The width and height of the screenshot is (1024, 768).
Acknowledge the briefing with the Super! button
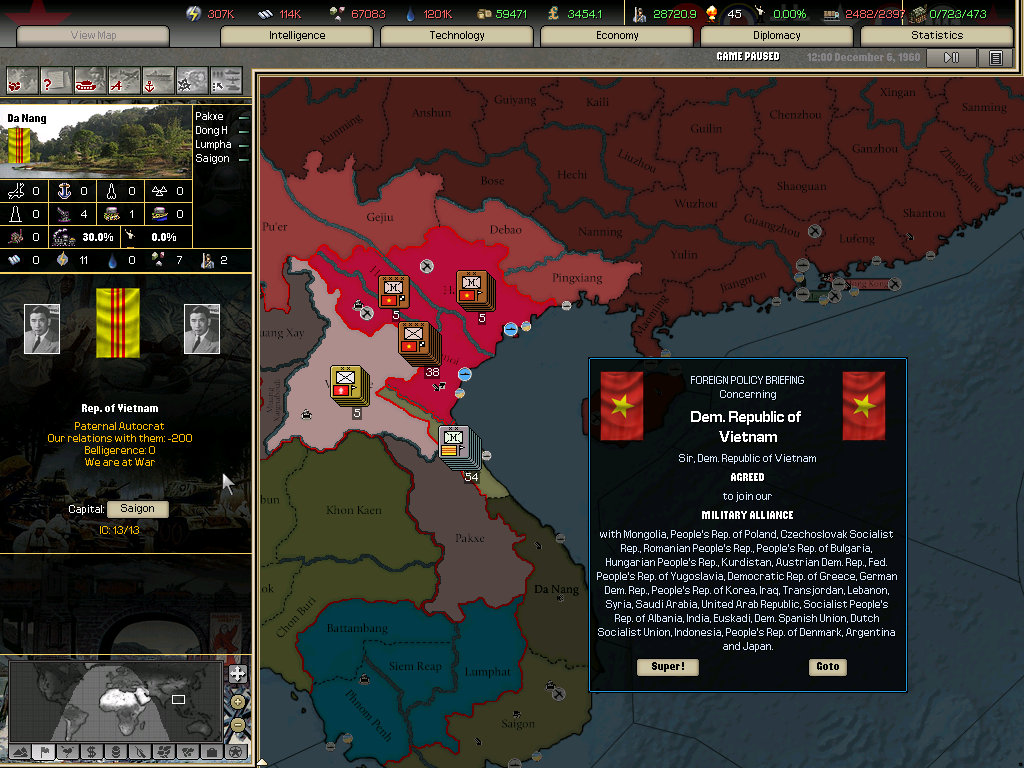tap(667, 667)
